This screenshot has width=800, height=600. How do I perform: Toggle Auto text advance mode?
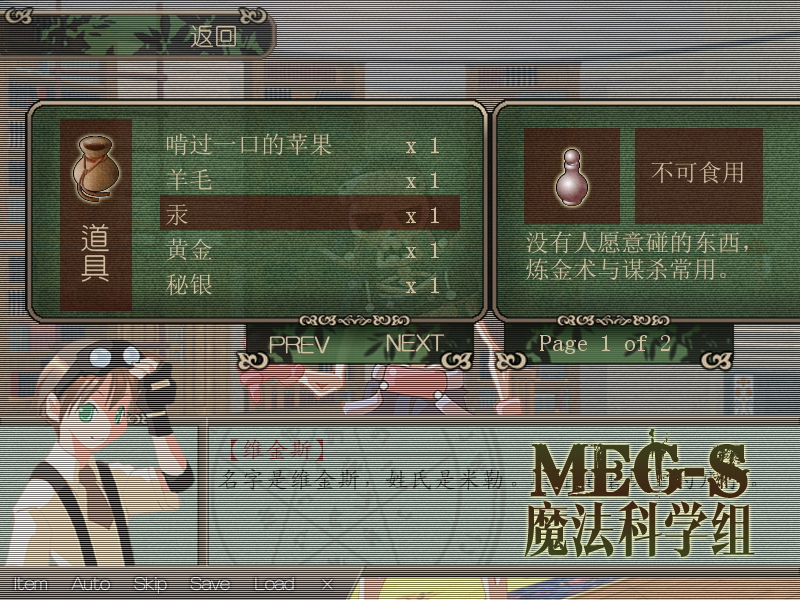(90, 584)
